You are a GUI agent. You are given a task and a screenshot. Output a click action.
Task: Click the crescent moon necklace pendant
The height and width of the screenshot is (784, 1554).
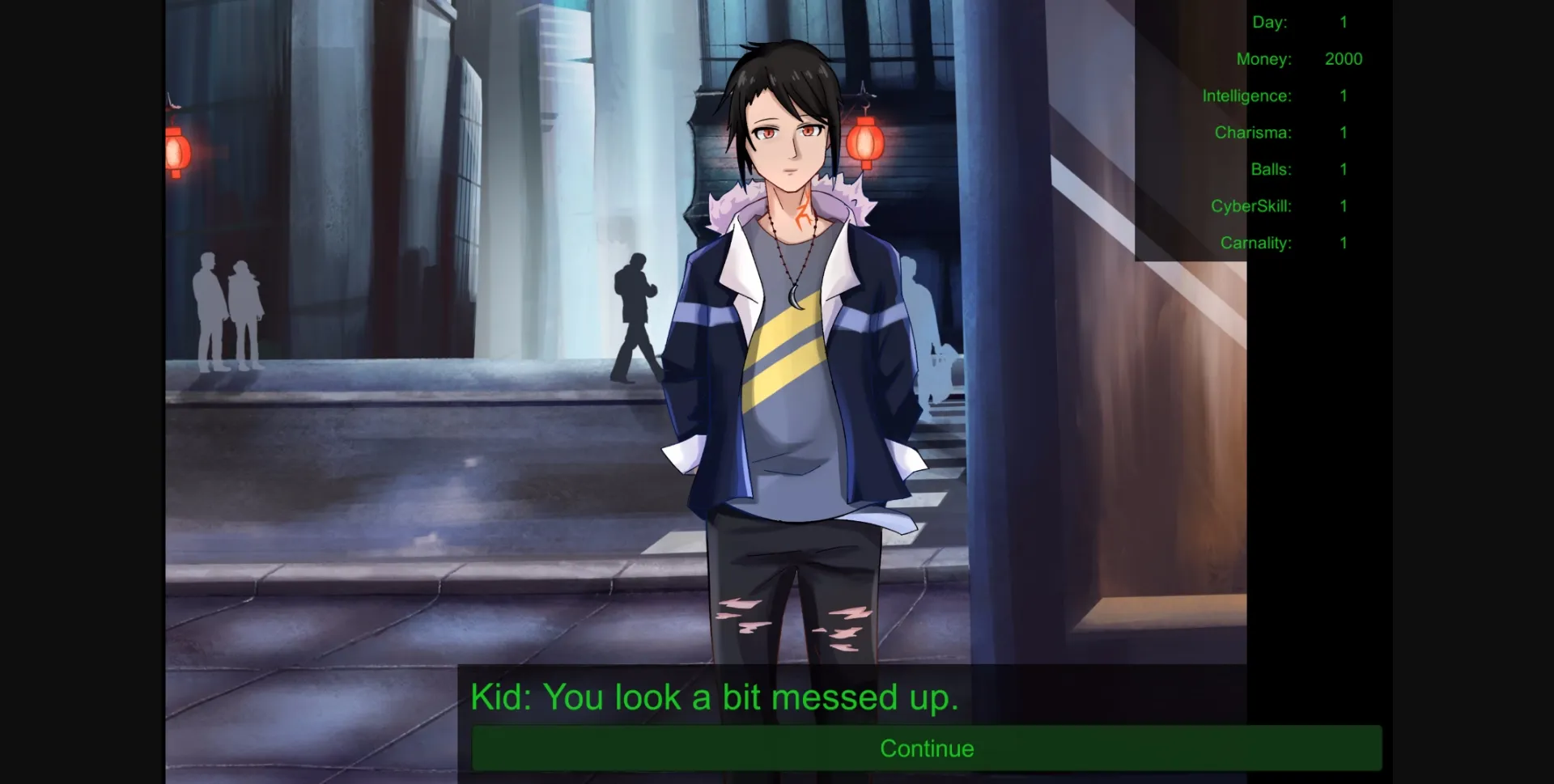795,299
